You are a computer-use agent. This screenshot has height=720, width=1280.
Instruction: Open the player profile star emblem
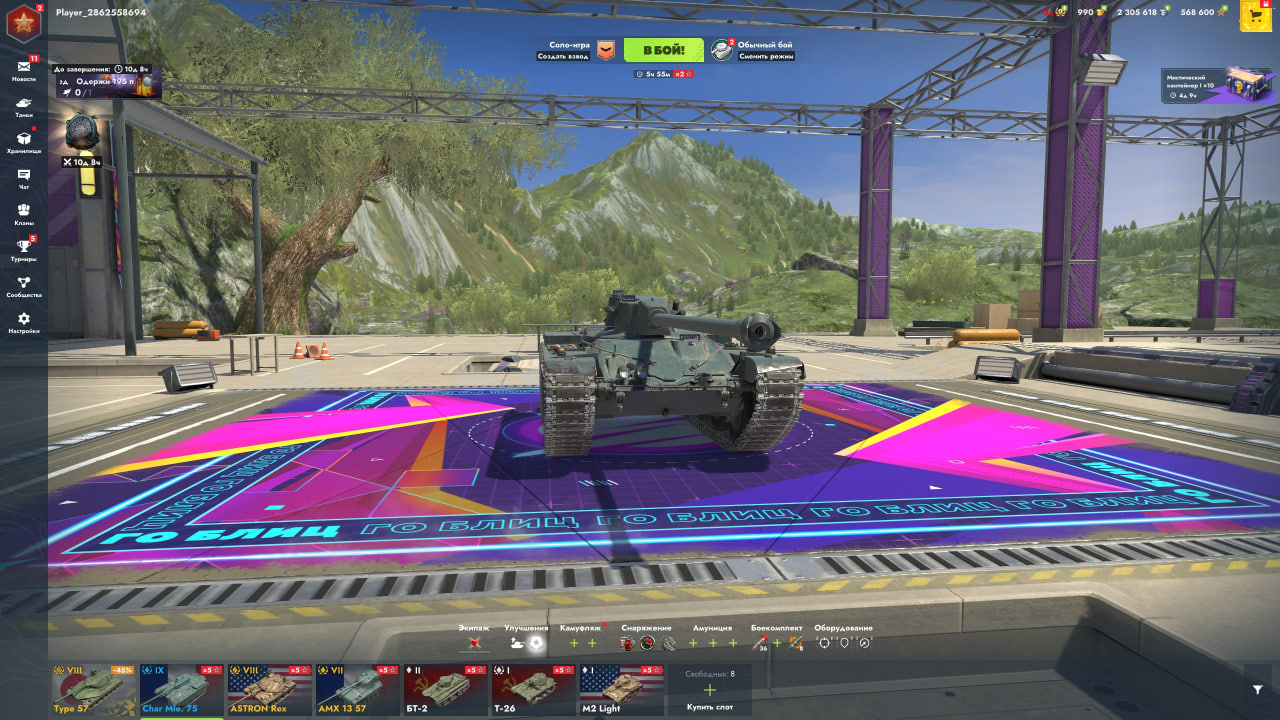pyautogui.click(x=22, y=22)
